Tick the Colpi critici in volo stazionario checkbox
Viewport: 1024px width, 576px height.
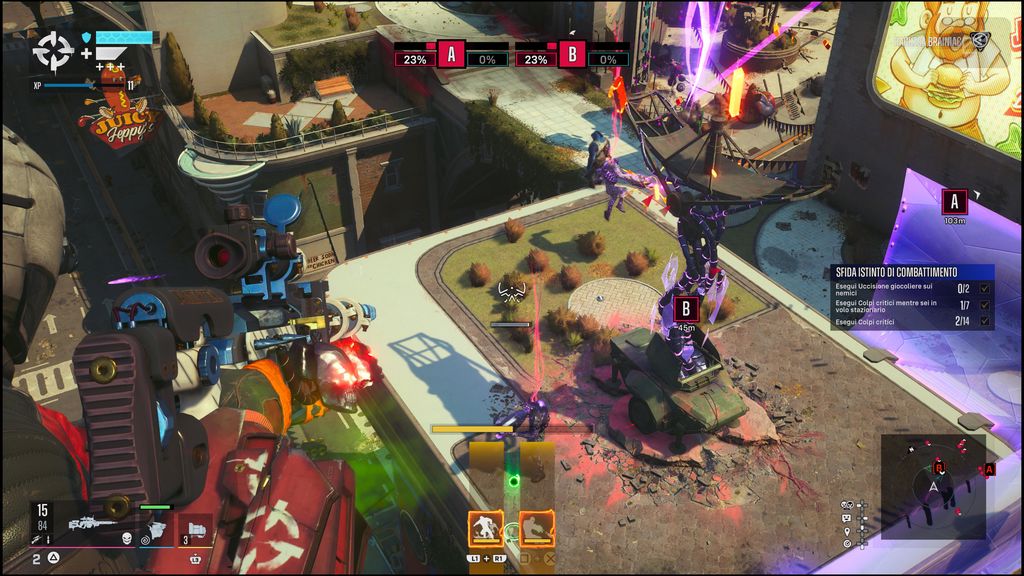(987, 304)
